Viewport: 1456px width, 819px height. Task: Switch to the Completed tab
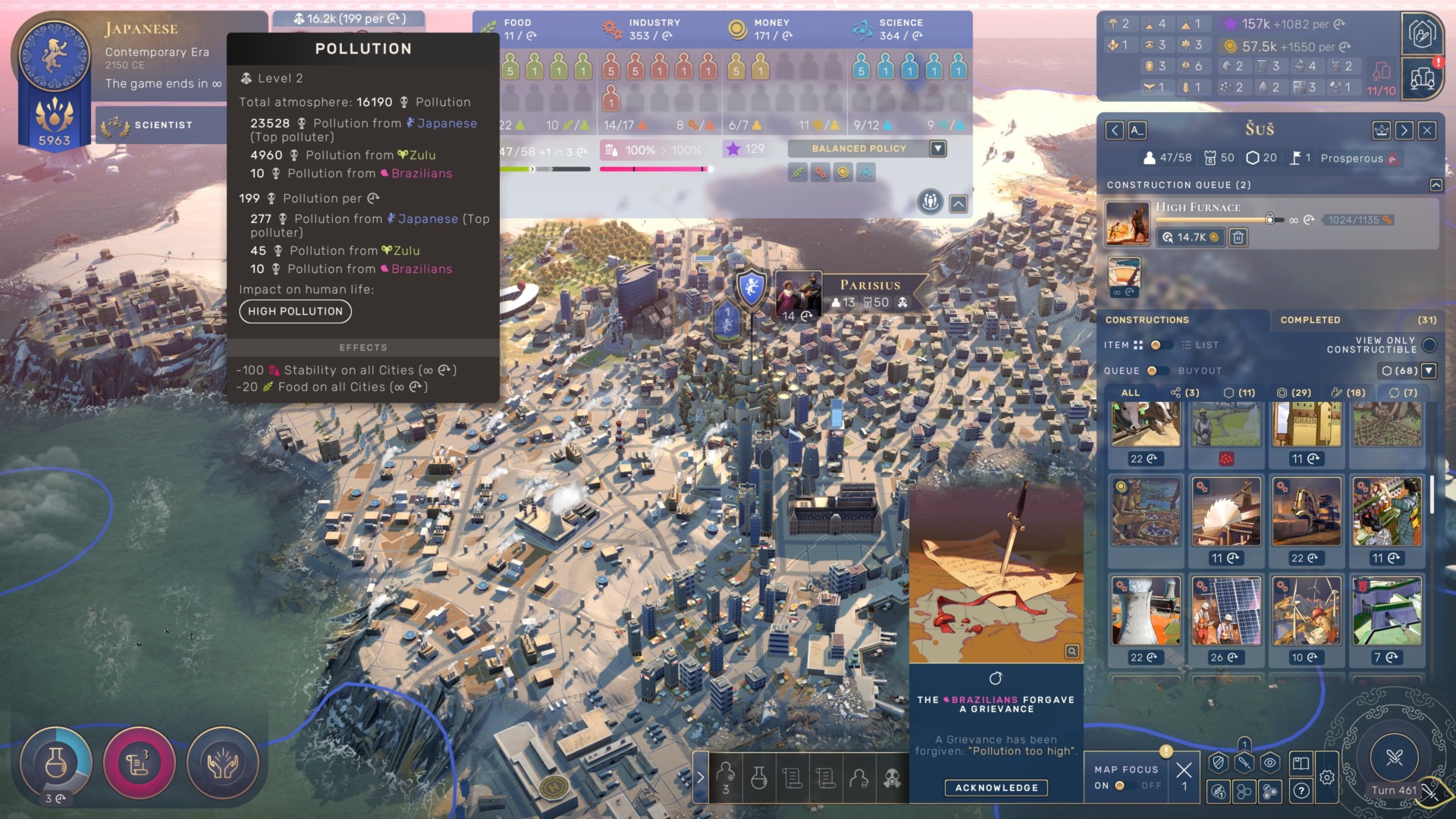point(1310,319)
